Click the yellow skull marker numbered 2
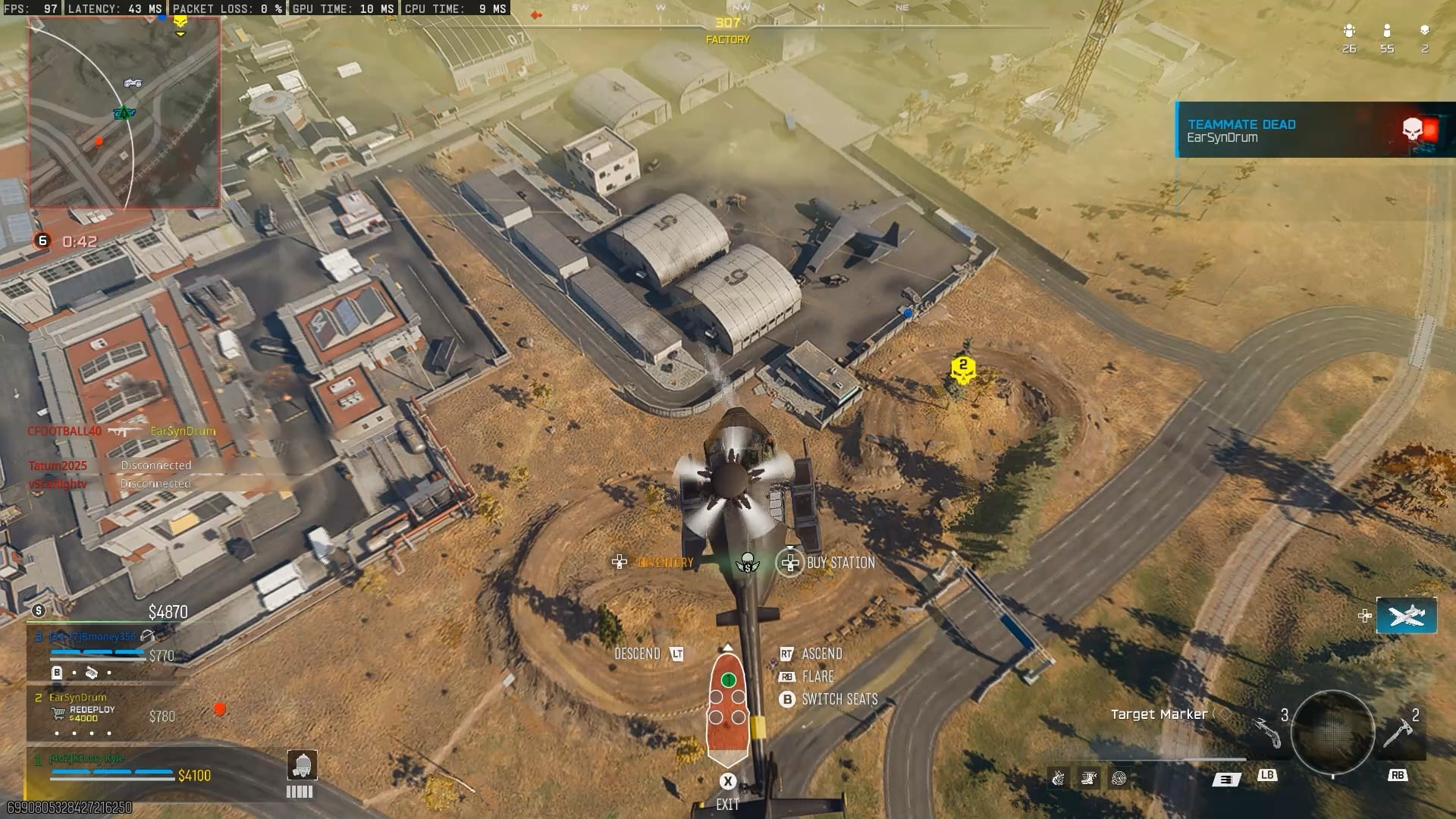The width and height of the screenshot is (1456, 819). pyautogui.click(x=963, y=369)
